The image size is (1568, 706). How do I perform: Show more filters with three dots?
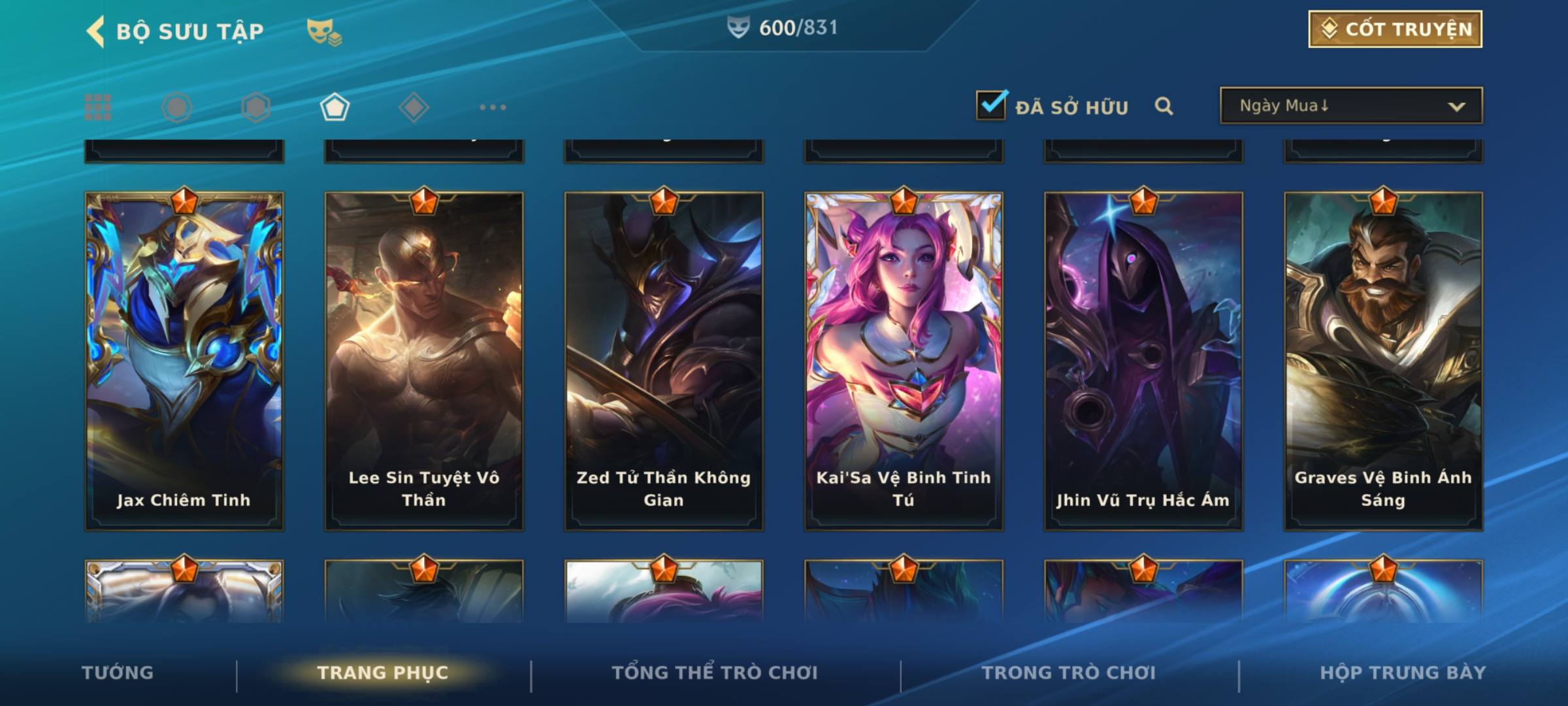click(493, 107)
